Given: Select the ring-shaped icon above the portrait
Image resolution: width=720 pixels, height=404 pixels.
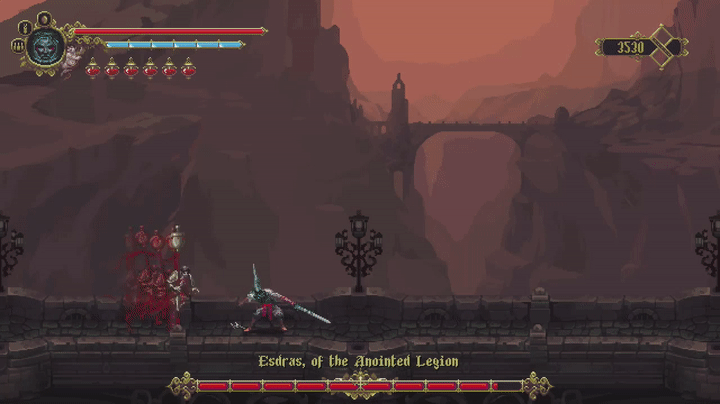Looking at the screenshot, I should click(x=44, y=18).
